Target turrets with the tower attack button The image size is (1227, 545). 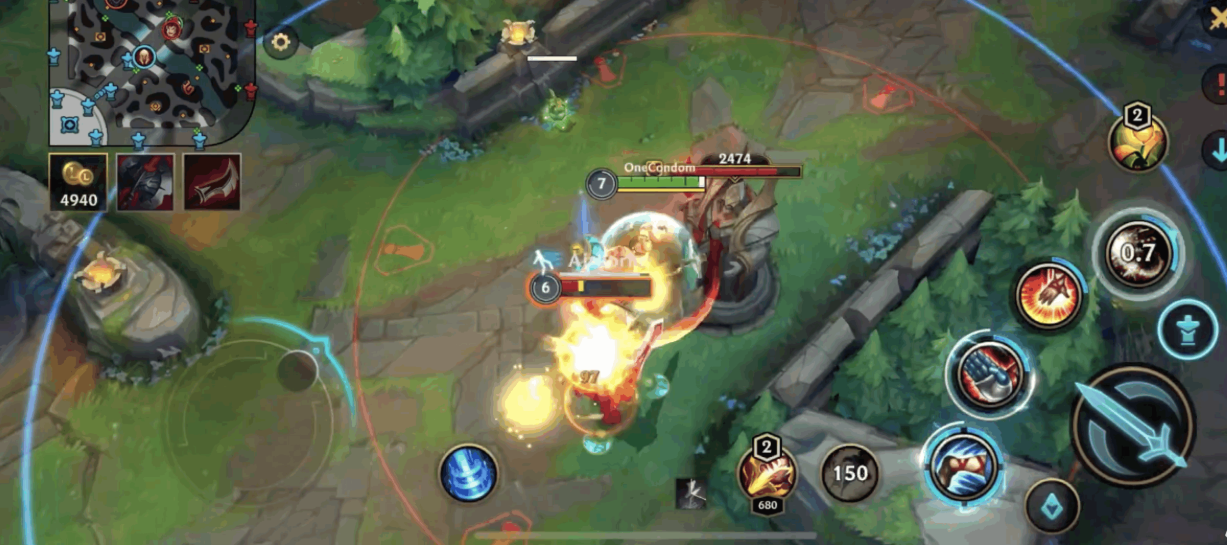pos(1188,329)
